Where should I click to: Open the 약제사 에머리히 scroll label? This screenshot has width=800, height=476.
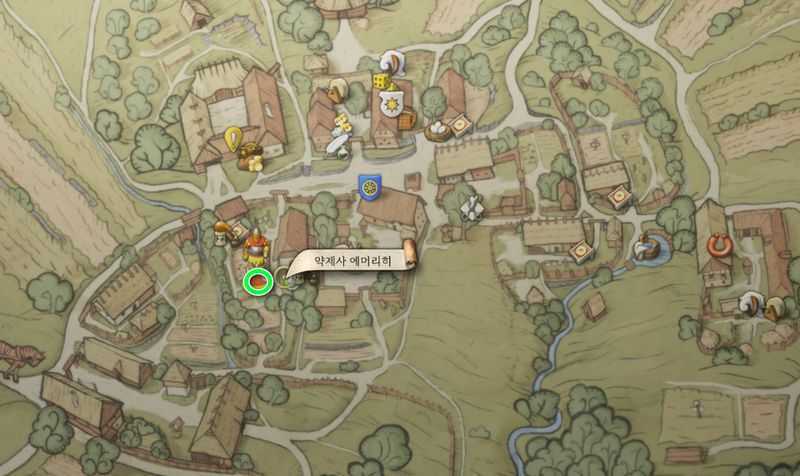click(x=352, y=260)
